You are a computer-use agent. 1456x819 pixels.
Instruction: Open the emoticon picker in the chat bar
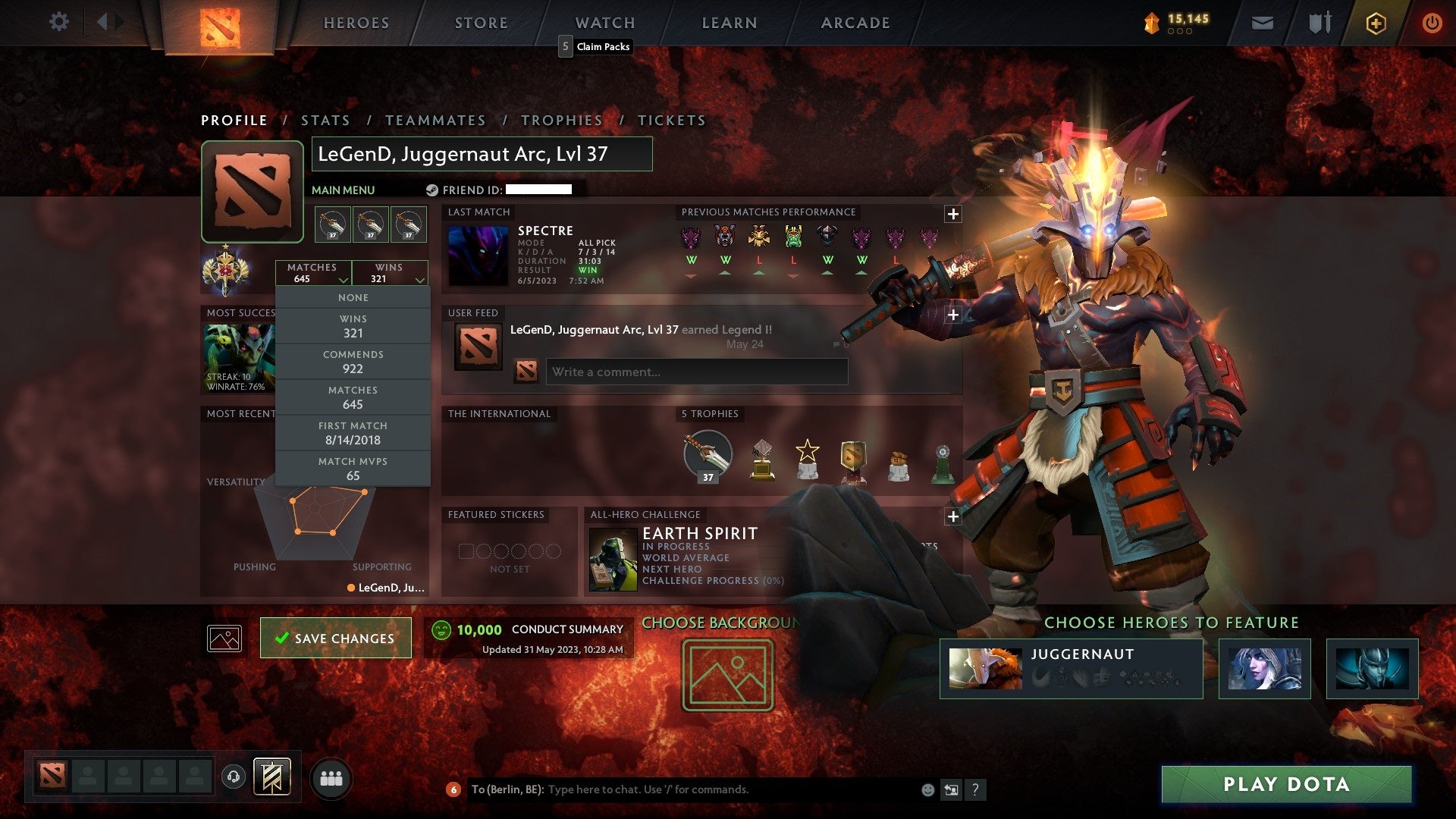pos(927,789)
